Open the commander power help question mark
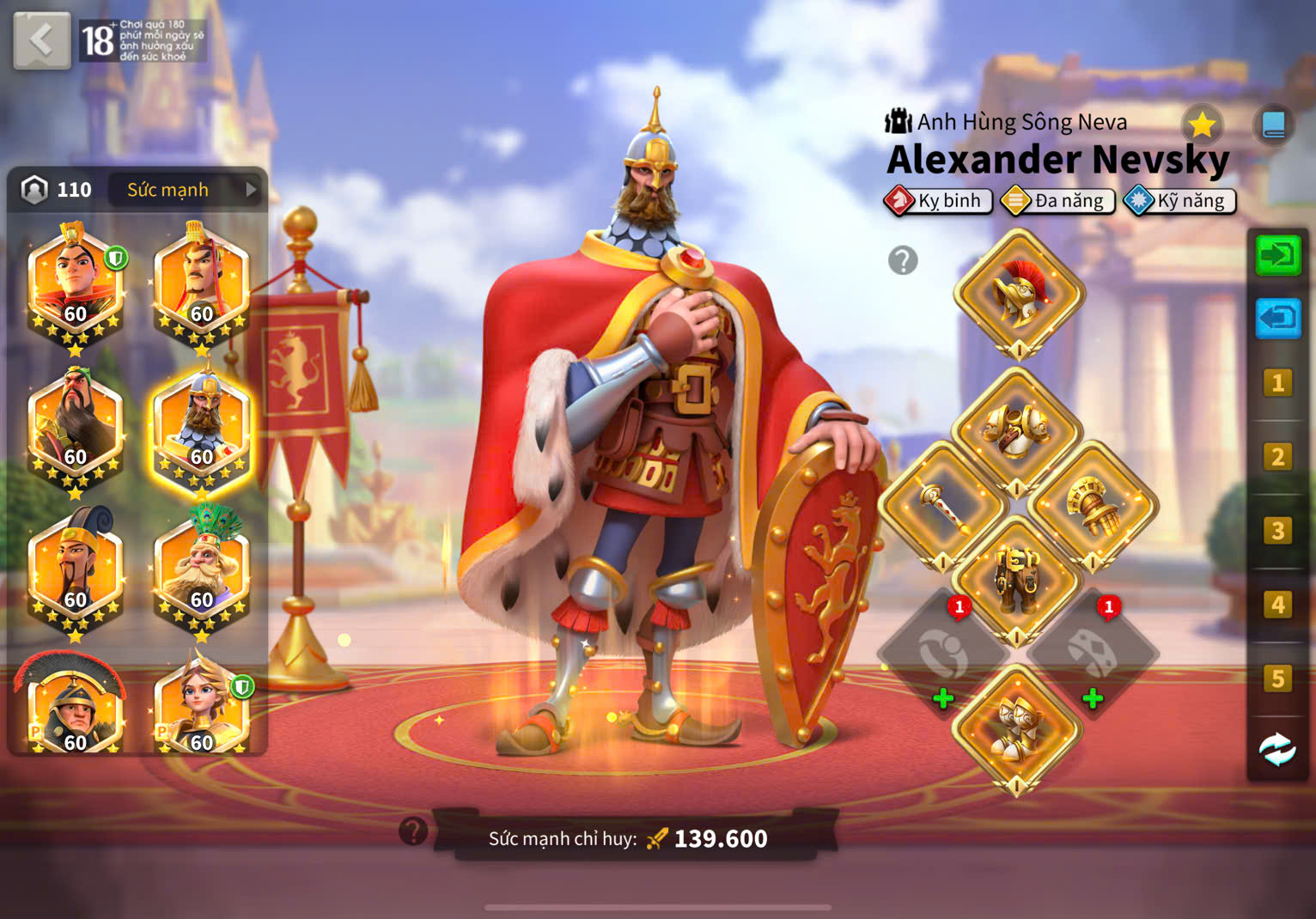The height and width of the screenshot is (919, 1316). 413,831
